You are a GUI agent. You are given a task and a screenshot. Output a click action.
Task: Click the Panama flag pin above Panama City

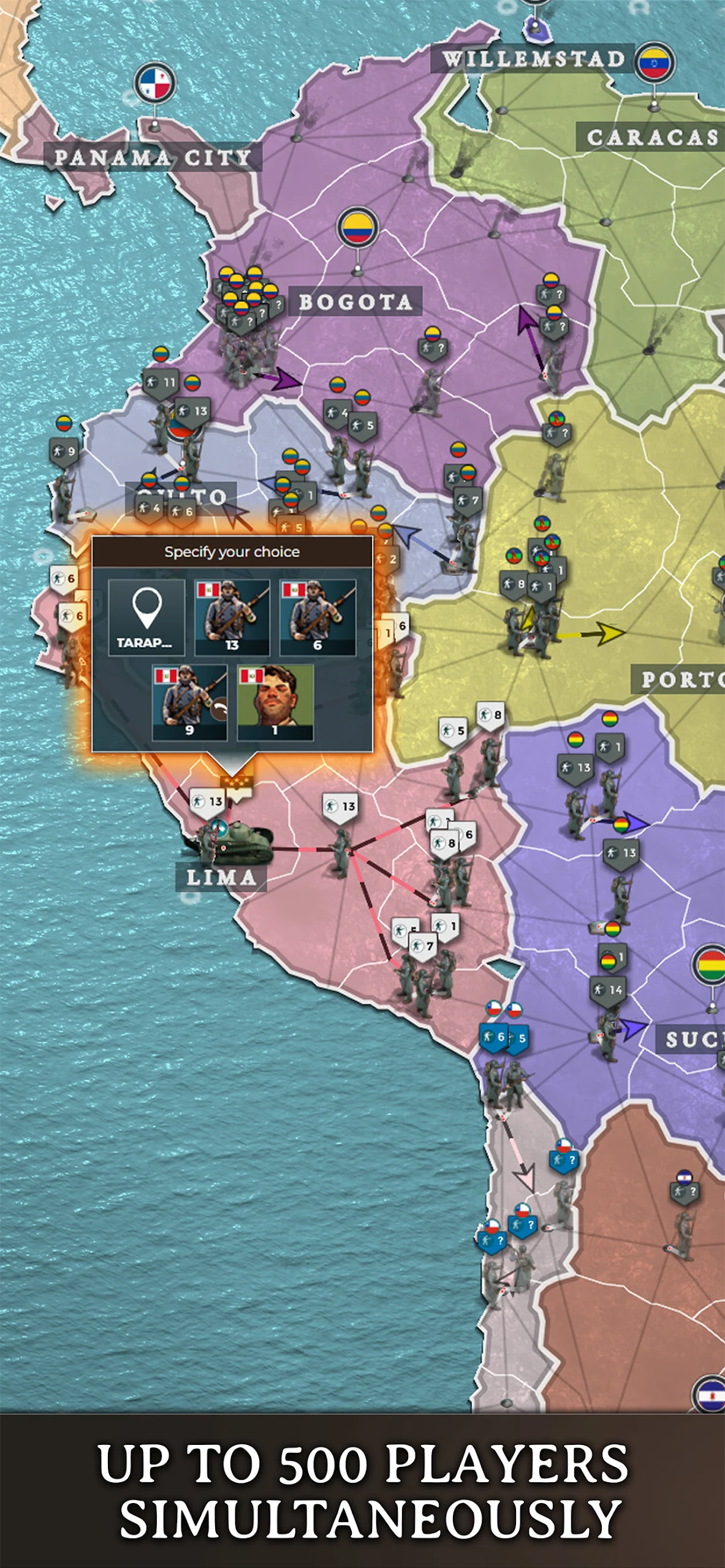point(155,83)
